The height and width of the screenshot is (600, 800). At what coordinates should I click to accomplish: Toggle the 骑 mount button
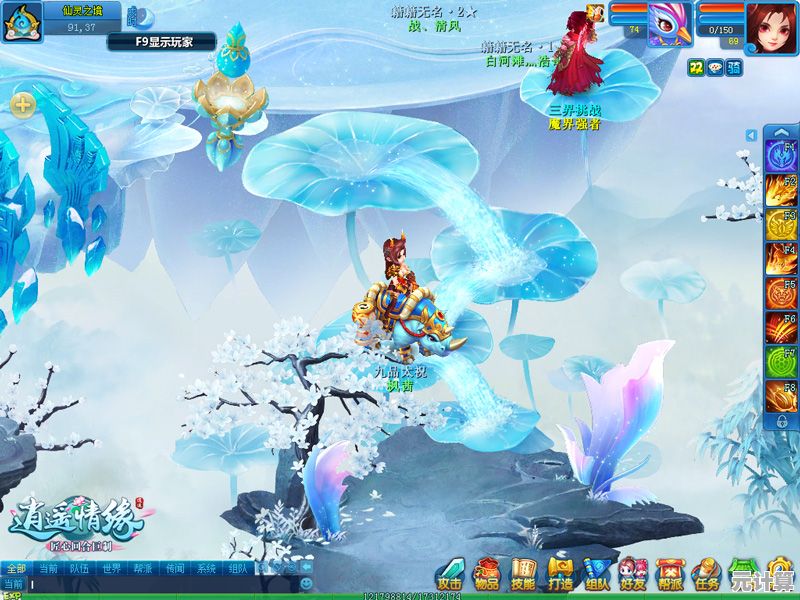point(734,67)
